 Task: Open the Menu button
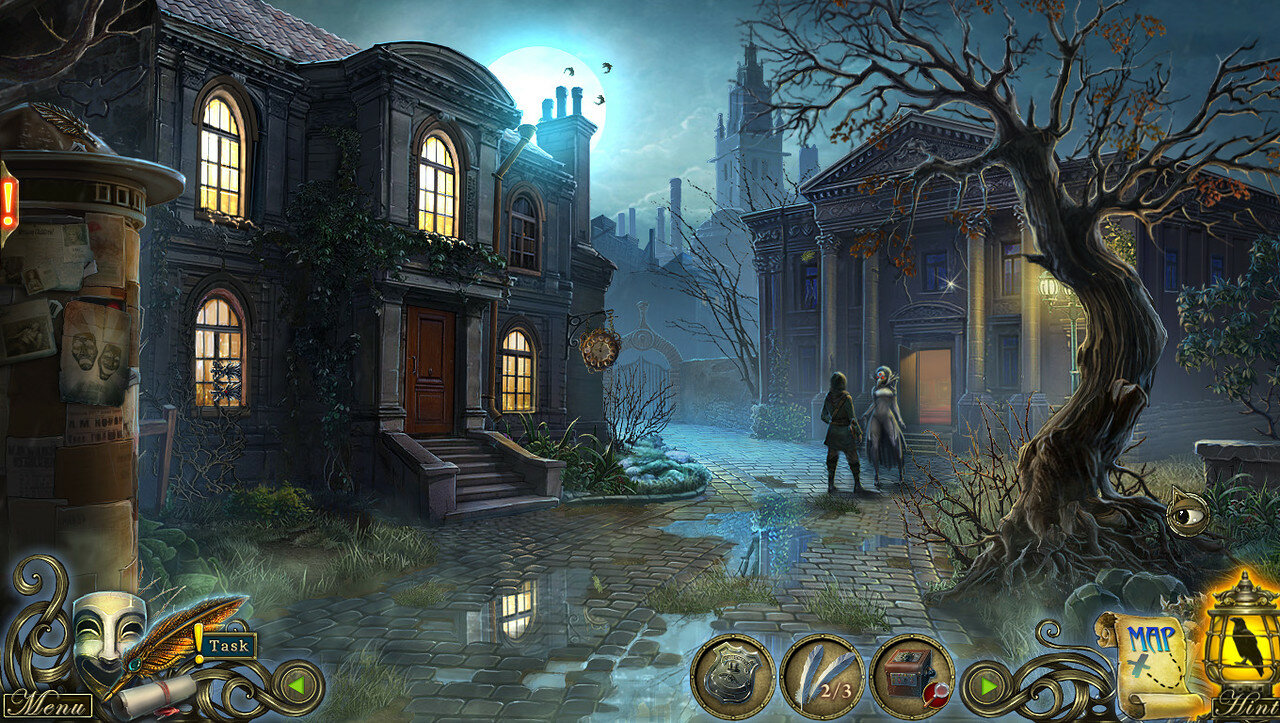pyautogui.click(x=47, y=703)
